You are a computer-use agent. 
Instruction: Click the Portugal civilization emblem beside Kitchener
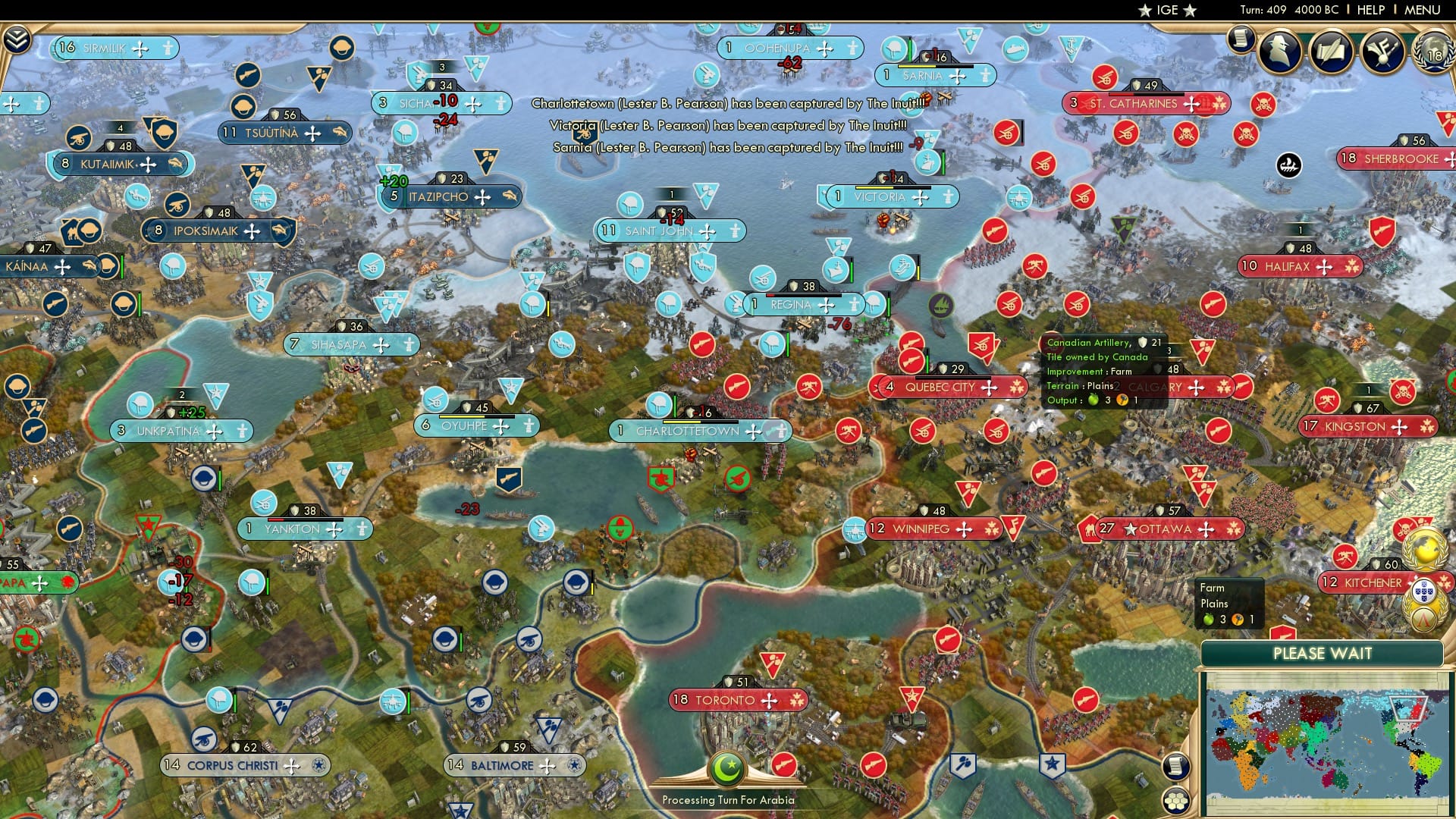[1424, 591]
